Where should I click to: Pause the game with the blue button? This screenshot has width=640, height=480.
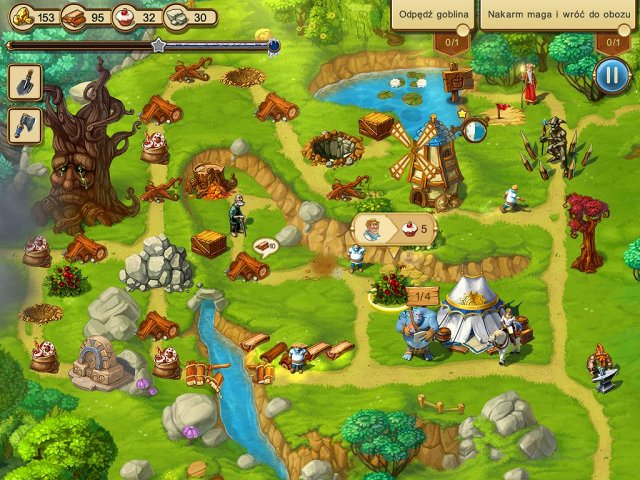tap(609, 74)
